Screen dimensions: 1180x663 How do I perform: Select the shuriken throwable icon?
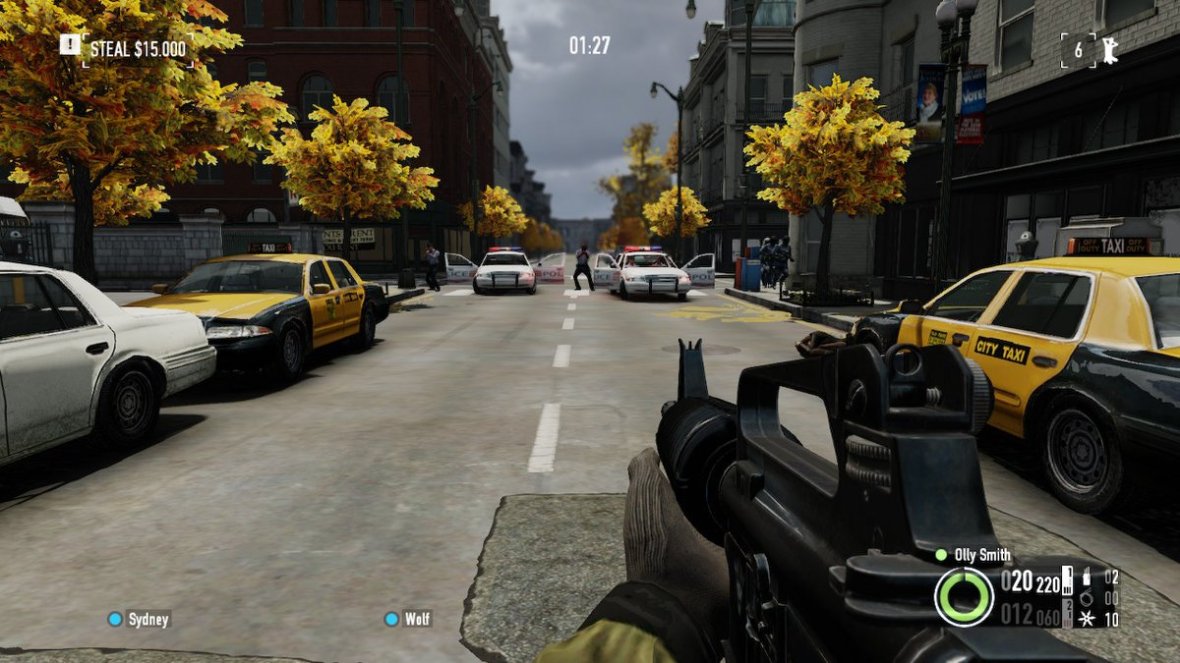tap(1086, 619)
